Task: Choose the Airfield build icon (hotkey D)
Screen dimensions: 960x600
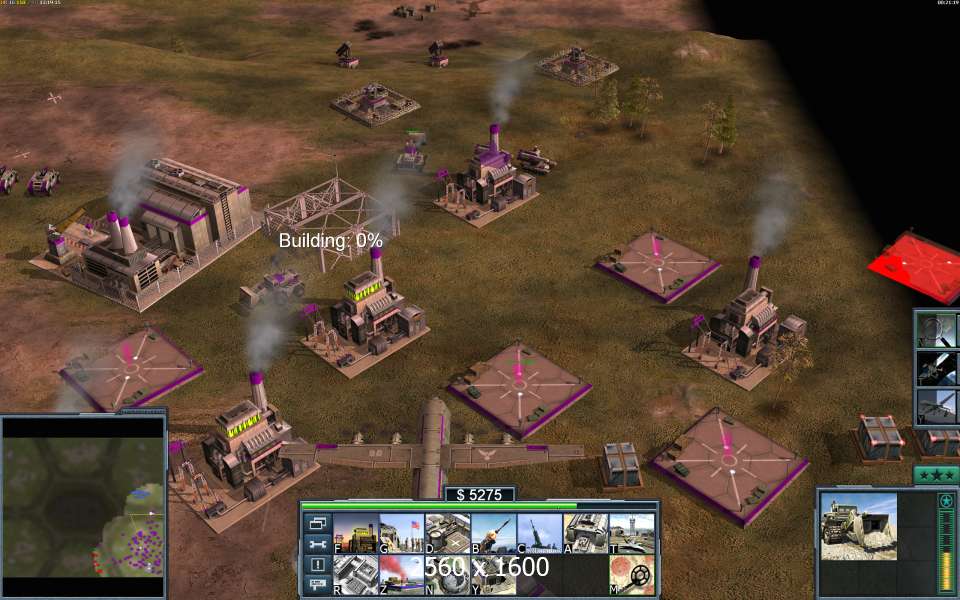Action: pyautogui.click(x=447, y=533)
